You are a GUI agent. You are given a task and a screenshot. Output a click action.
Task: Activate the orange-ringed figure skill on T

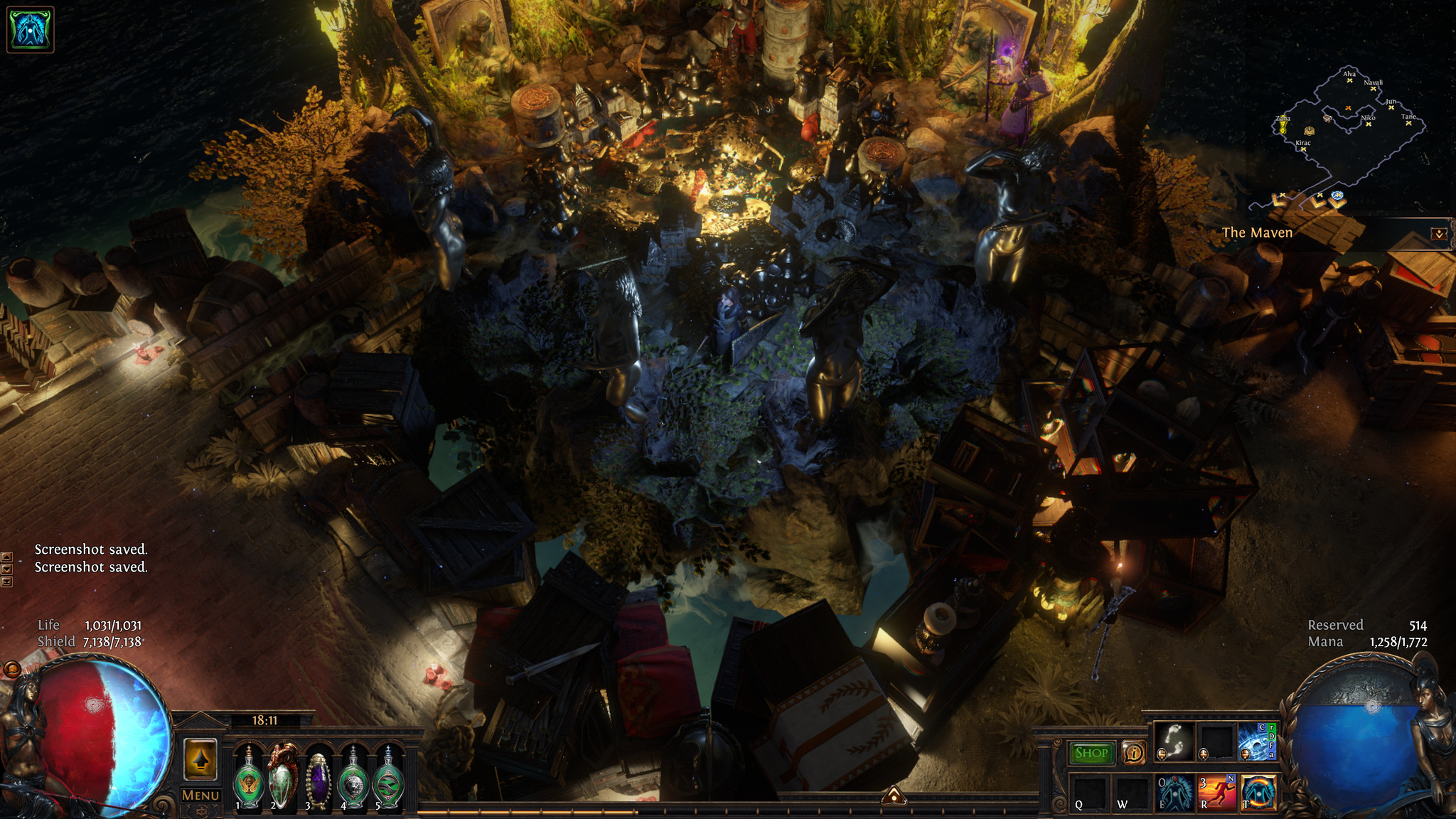(x=1258, y=793)
